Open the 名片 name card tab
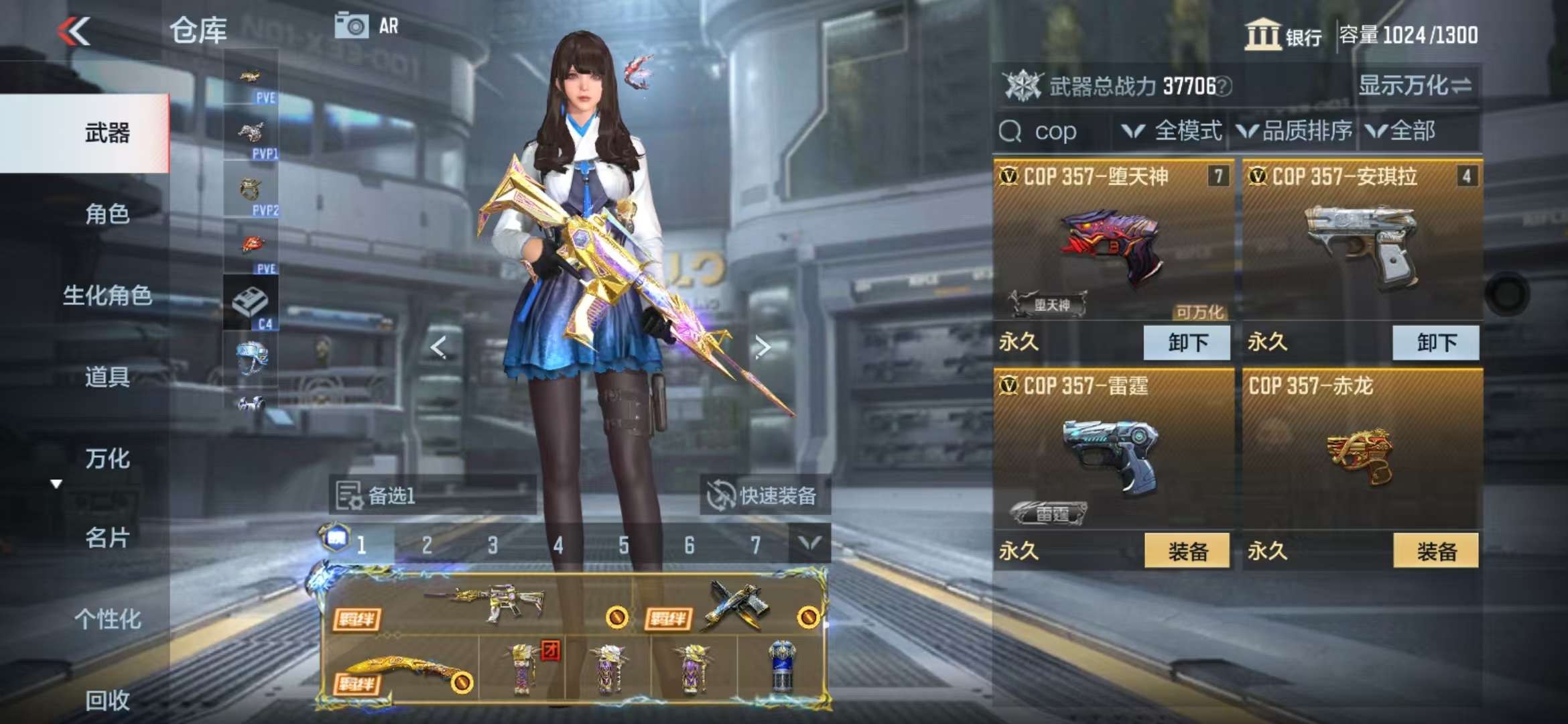The width and height of the screenshot is (1568, 724). (x=107, y=538)
